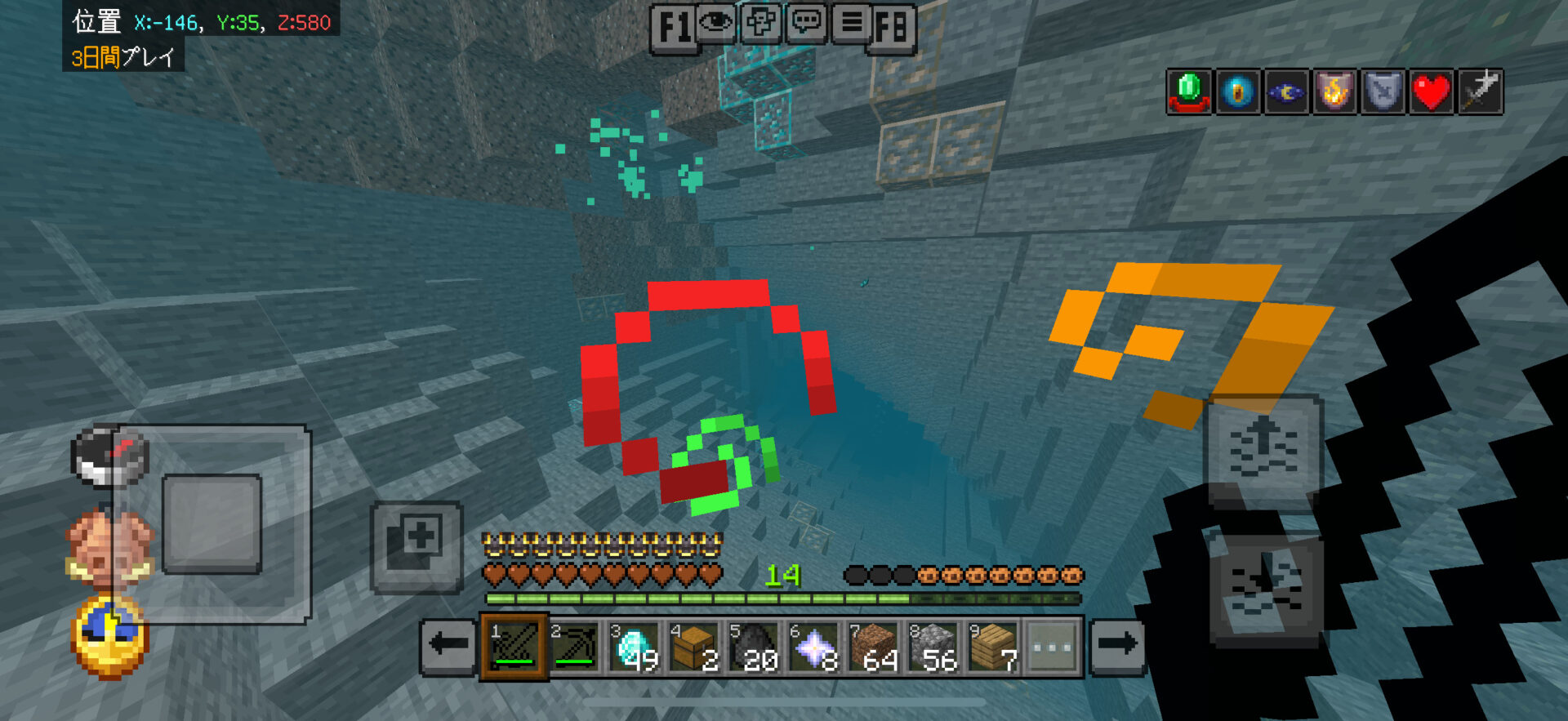
Task: Tap the F8 button at top
Action: point(892,29)
